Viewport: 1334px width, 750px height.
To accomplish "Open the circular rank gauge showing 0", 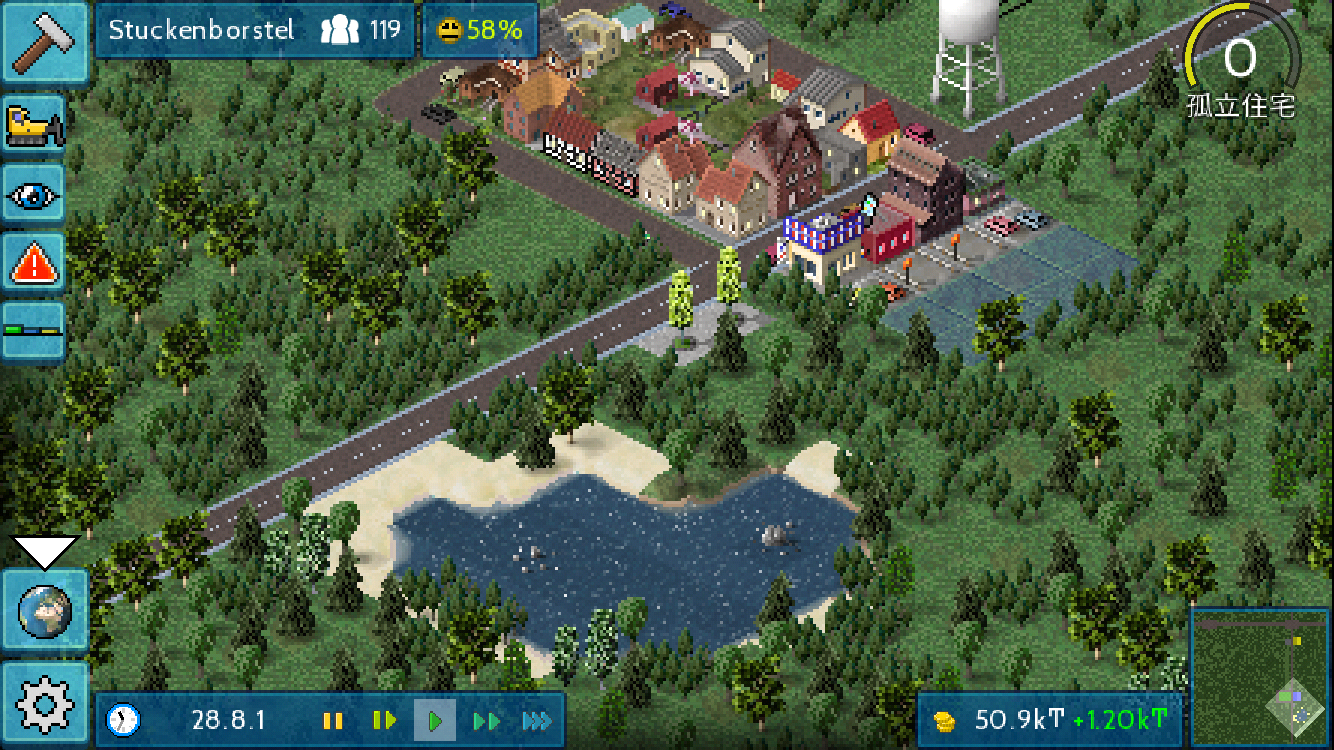I will pos(1240,62).
